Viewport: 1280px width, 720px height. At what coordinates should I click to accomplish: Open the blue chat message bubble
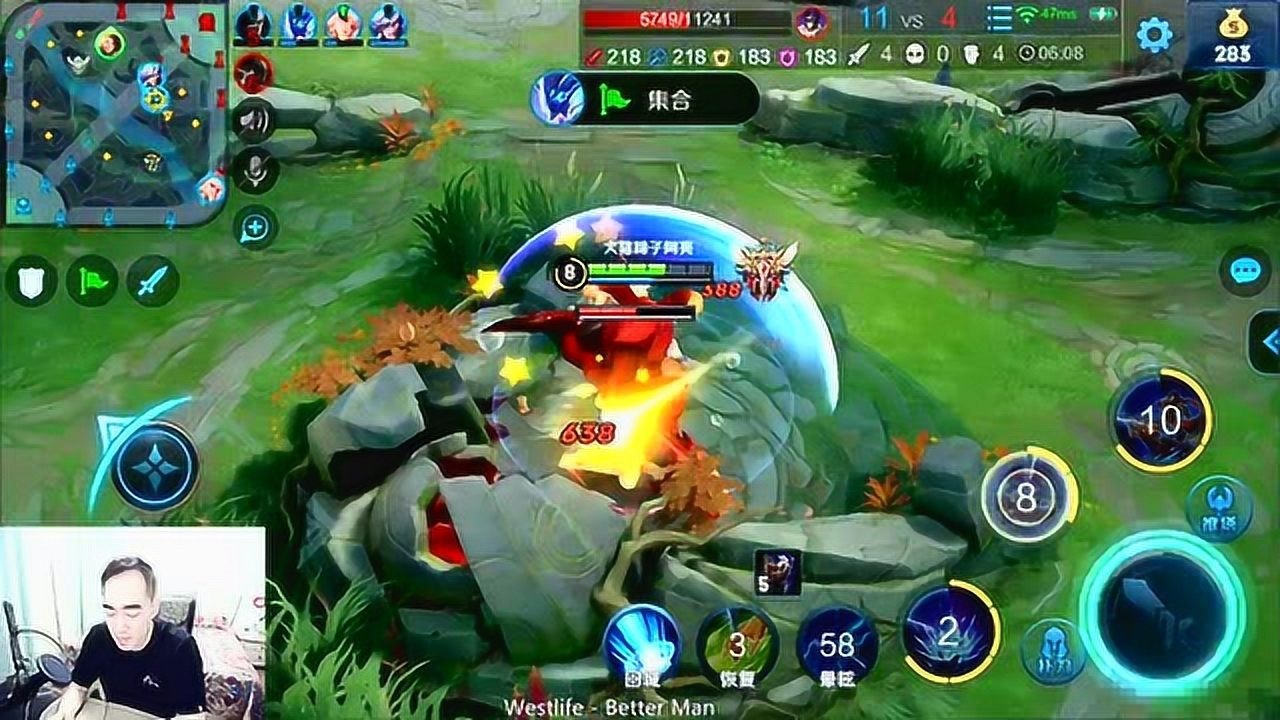pyautogui.click(x=1245, y=271)
